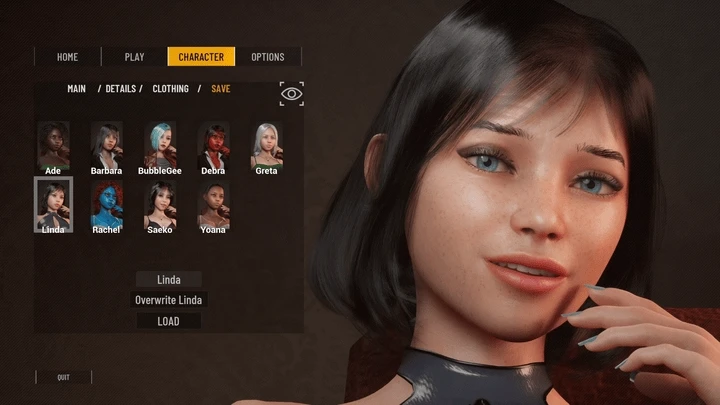Select the Character tab
The image size is (720, 405).
tap(201, 57)
